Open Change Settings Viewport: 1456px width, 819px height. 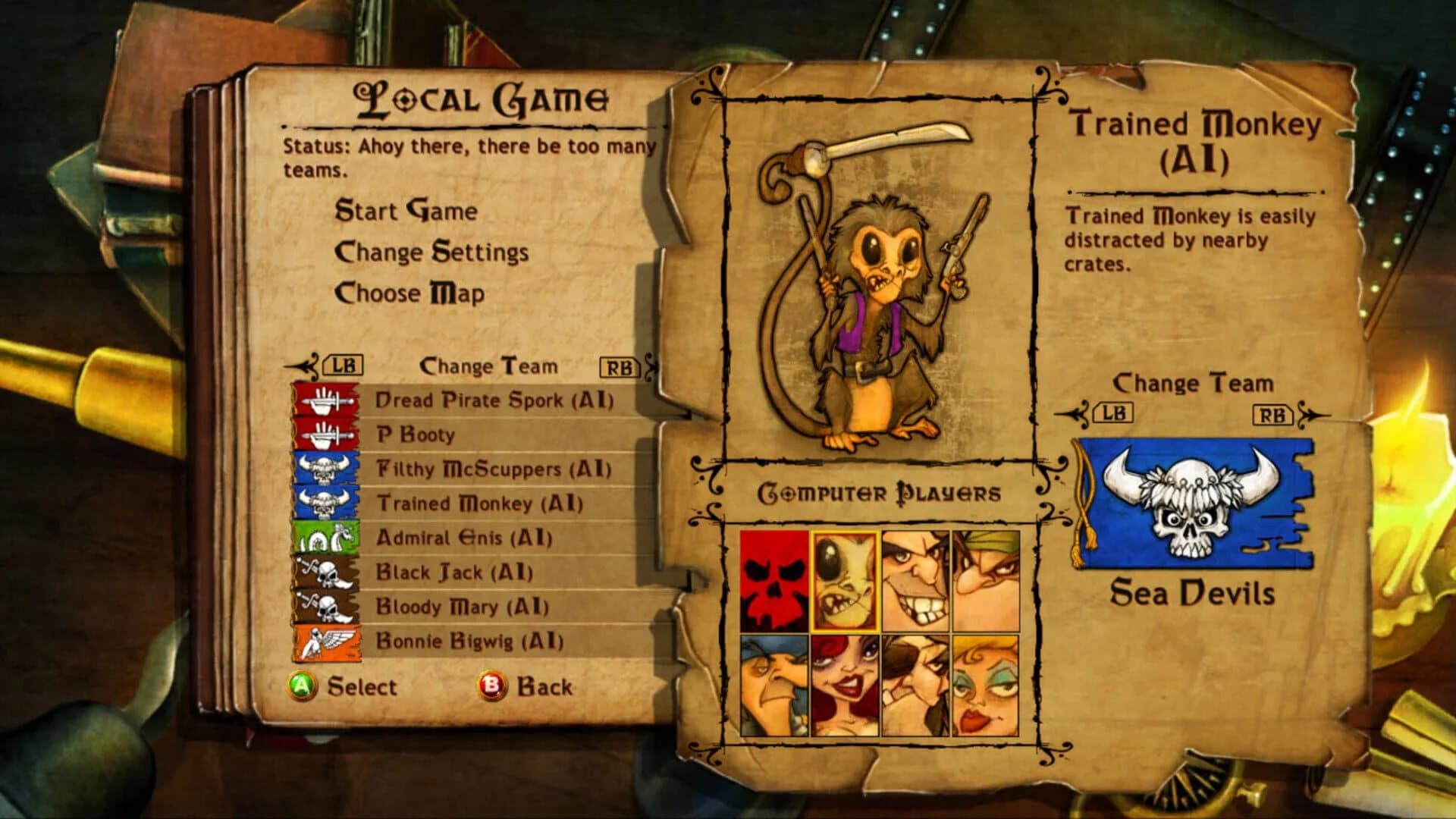431,253
